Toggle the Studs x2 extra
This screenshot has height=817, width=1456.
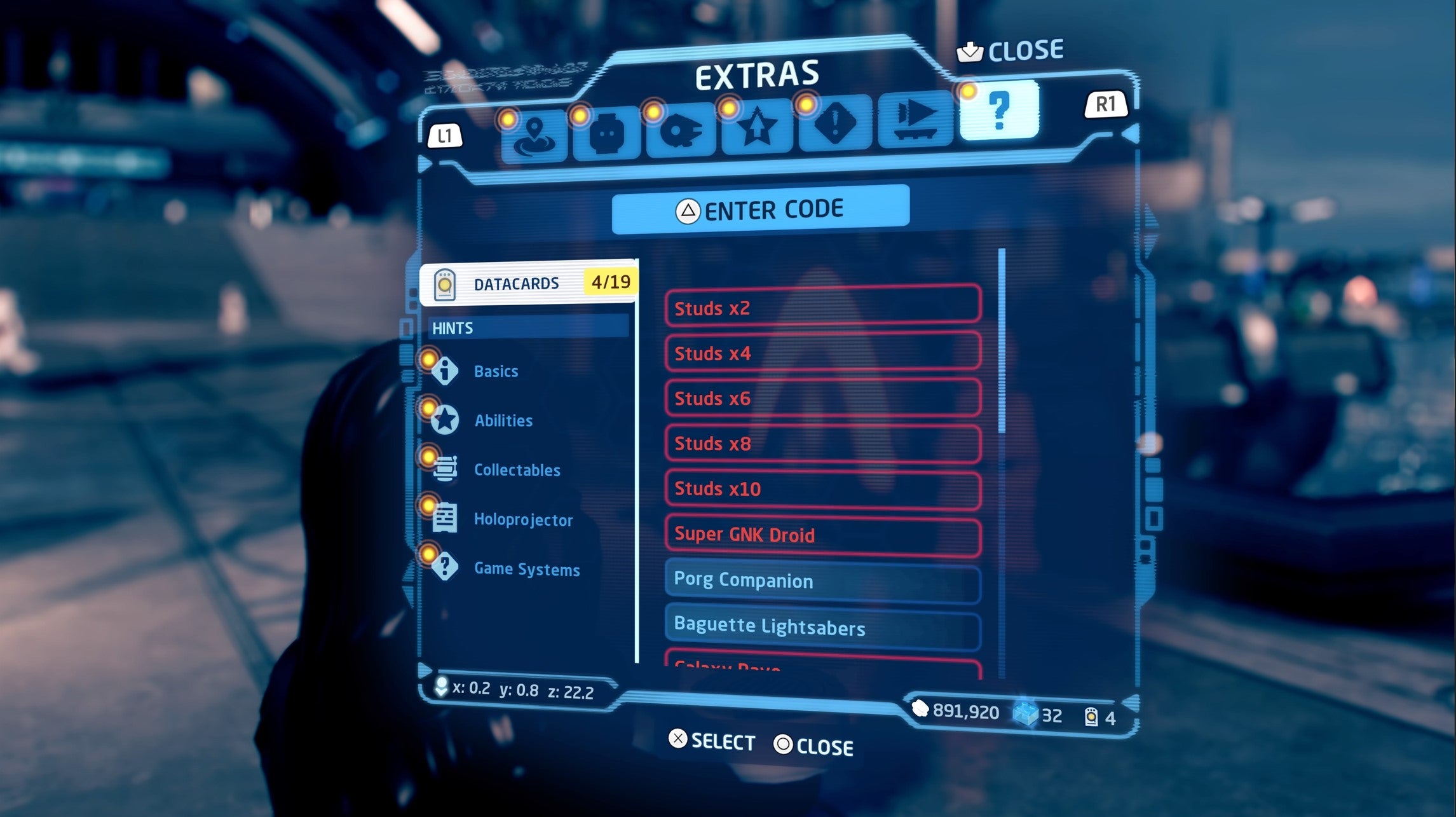[x=822, y=309]
